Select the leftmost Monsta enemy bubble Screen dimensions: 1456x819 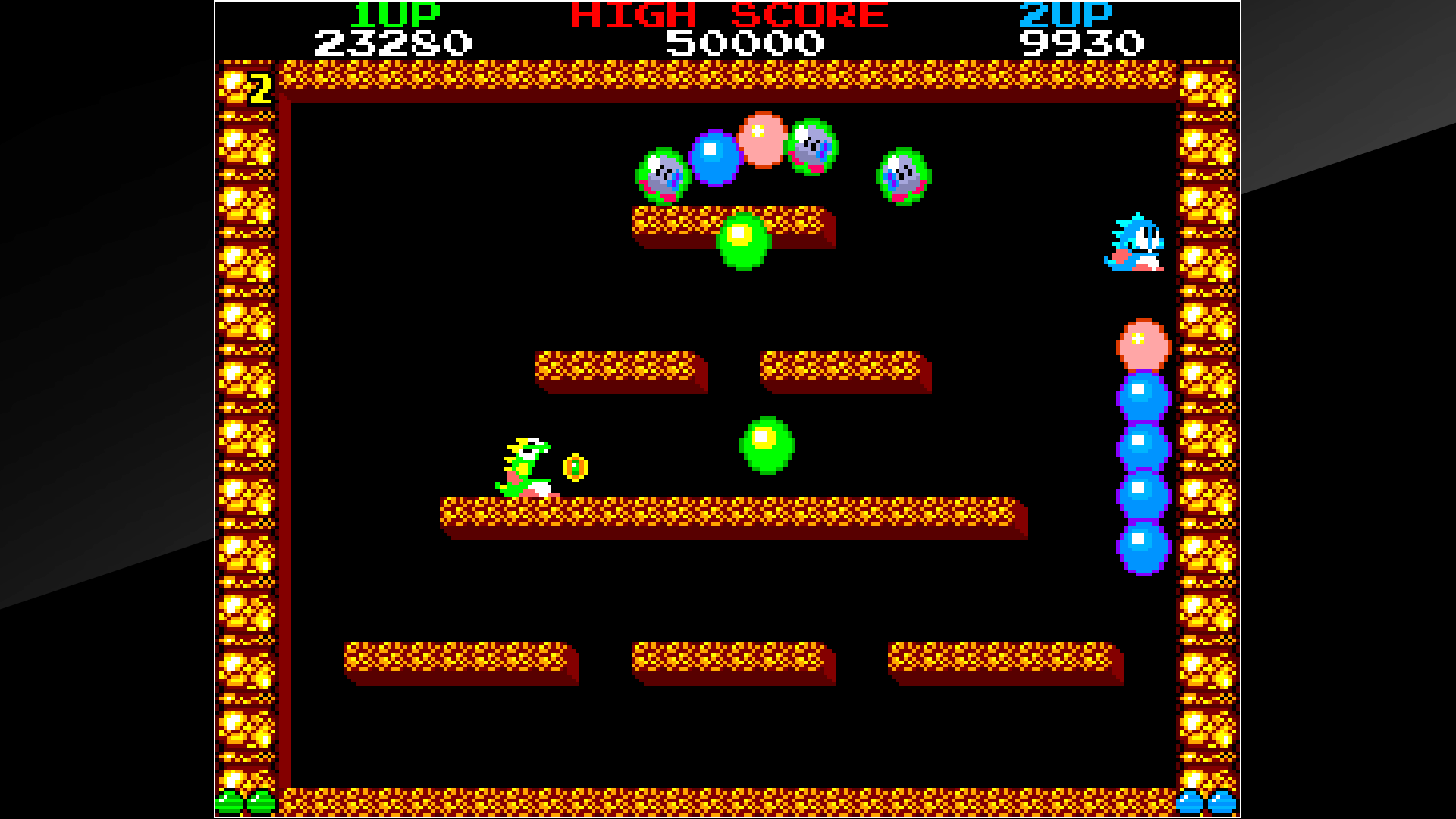click(x=664, y=174)
